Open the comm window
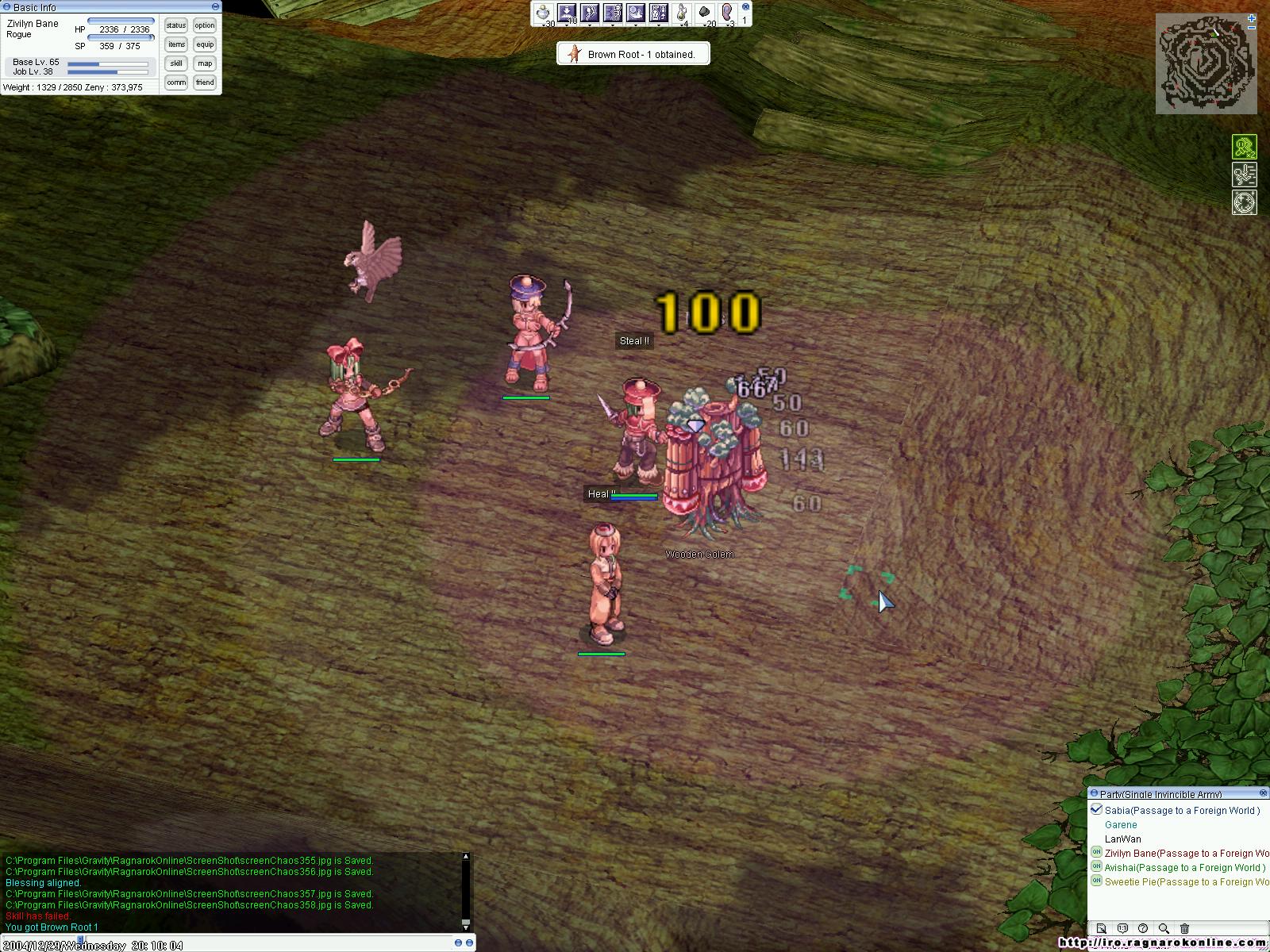This screenshot has width=1270, height=952. coord(176,83)
